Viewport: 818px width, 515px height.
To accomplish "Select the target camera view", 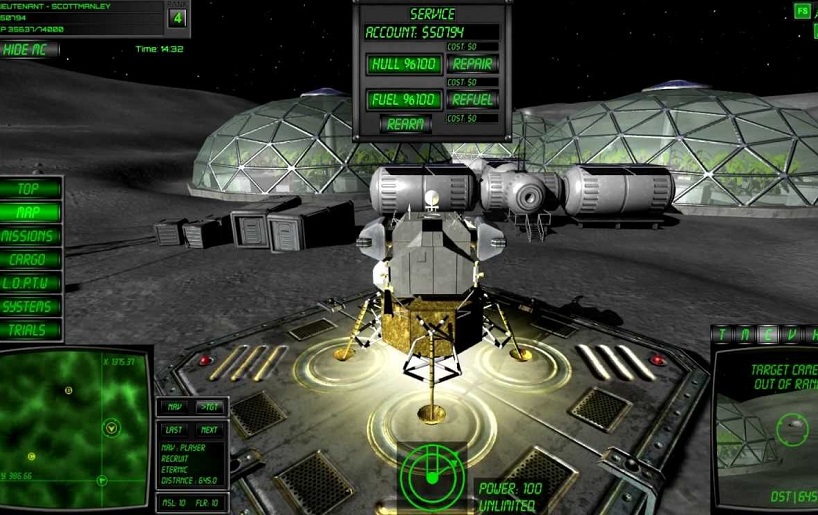I will tap(768, 425).
